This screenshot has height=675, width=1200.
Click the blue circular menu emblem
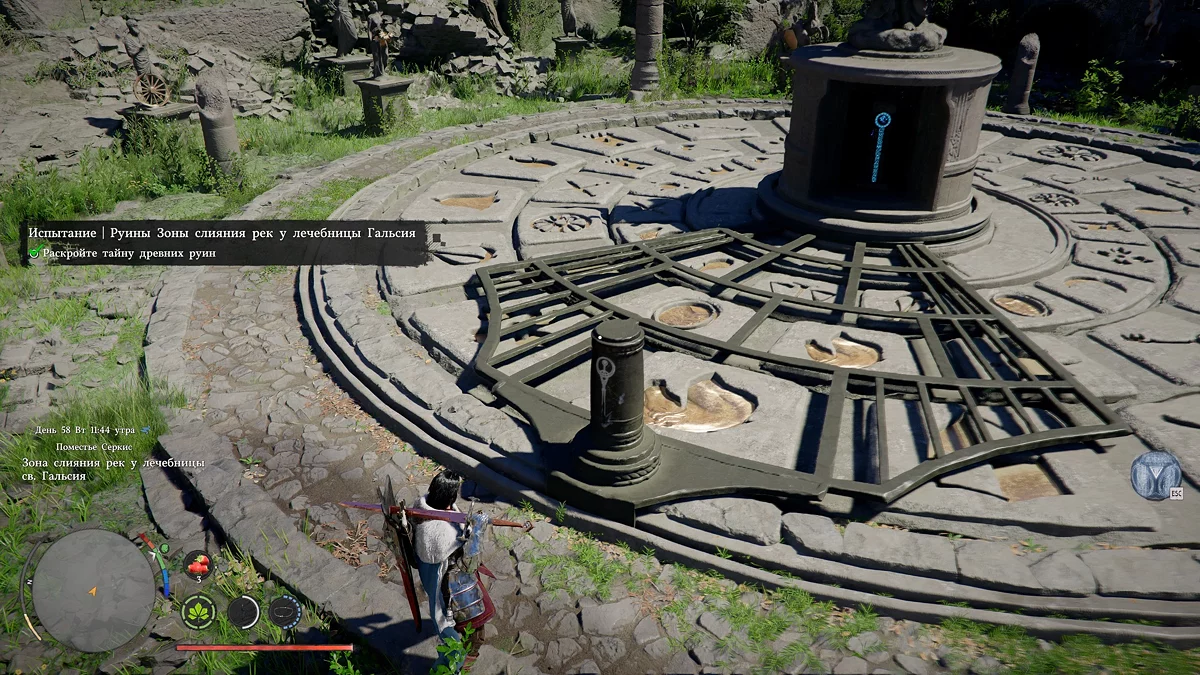[1156, 475]
